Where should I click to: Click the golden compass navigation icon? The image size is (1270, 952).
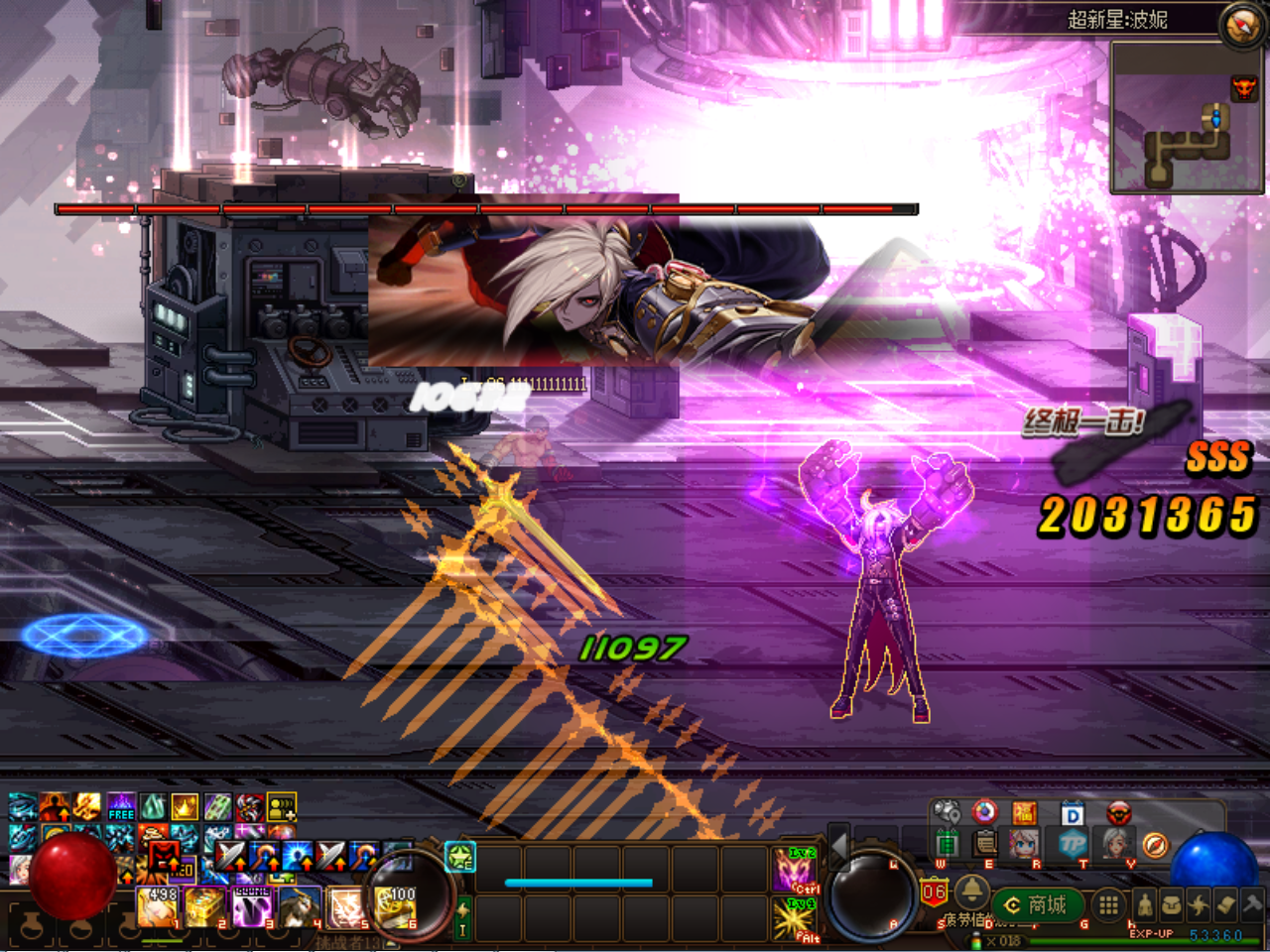click(1156, 844)
